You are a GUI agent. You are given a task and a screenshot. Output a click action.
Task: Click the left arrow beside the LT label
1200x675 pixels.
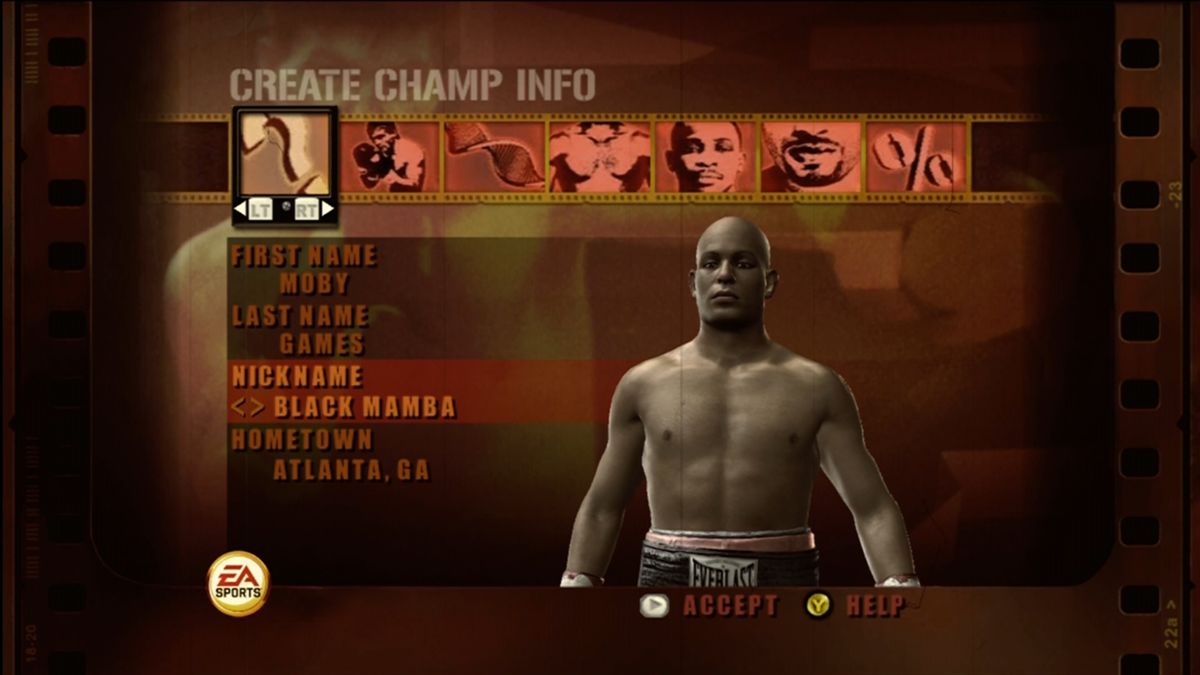(x=240, y=209)
